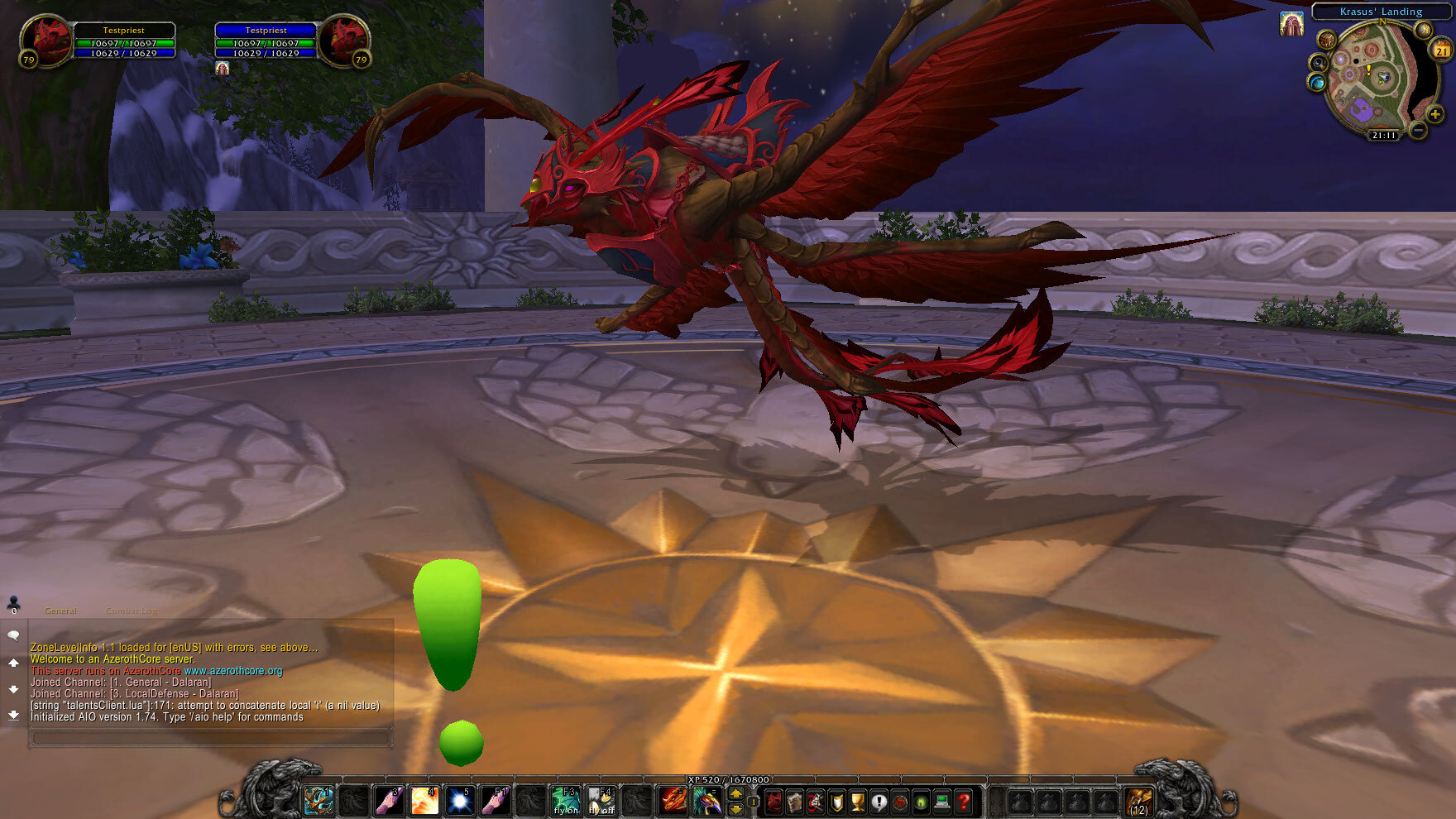Screen dimensions: 1456x819
Task: Switch to the Combat Log tab
Action: (x=130, y=611)
